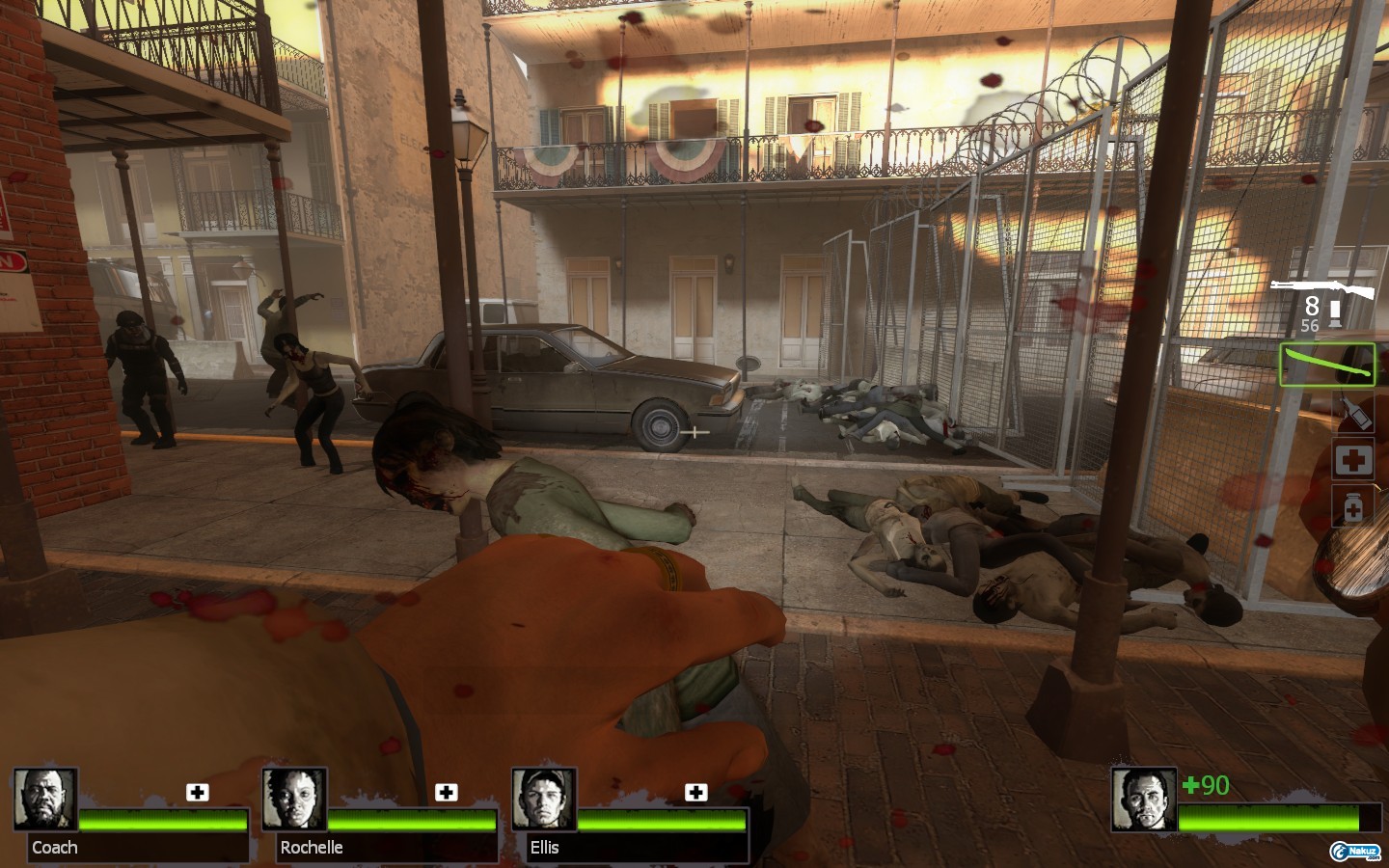The width and height of the screenshot is (1389, 868).
Task: Click Rochelle's teammate portrait
Action: [x=294, y=800]
